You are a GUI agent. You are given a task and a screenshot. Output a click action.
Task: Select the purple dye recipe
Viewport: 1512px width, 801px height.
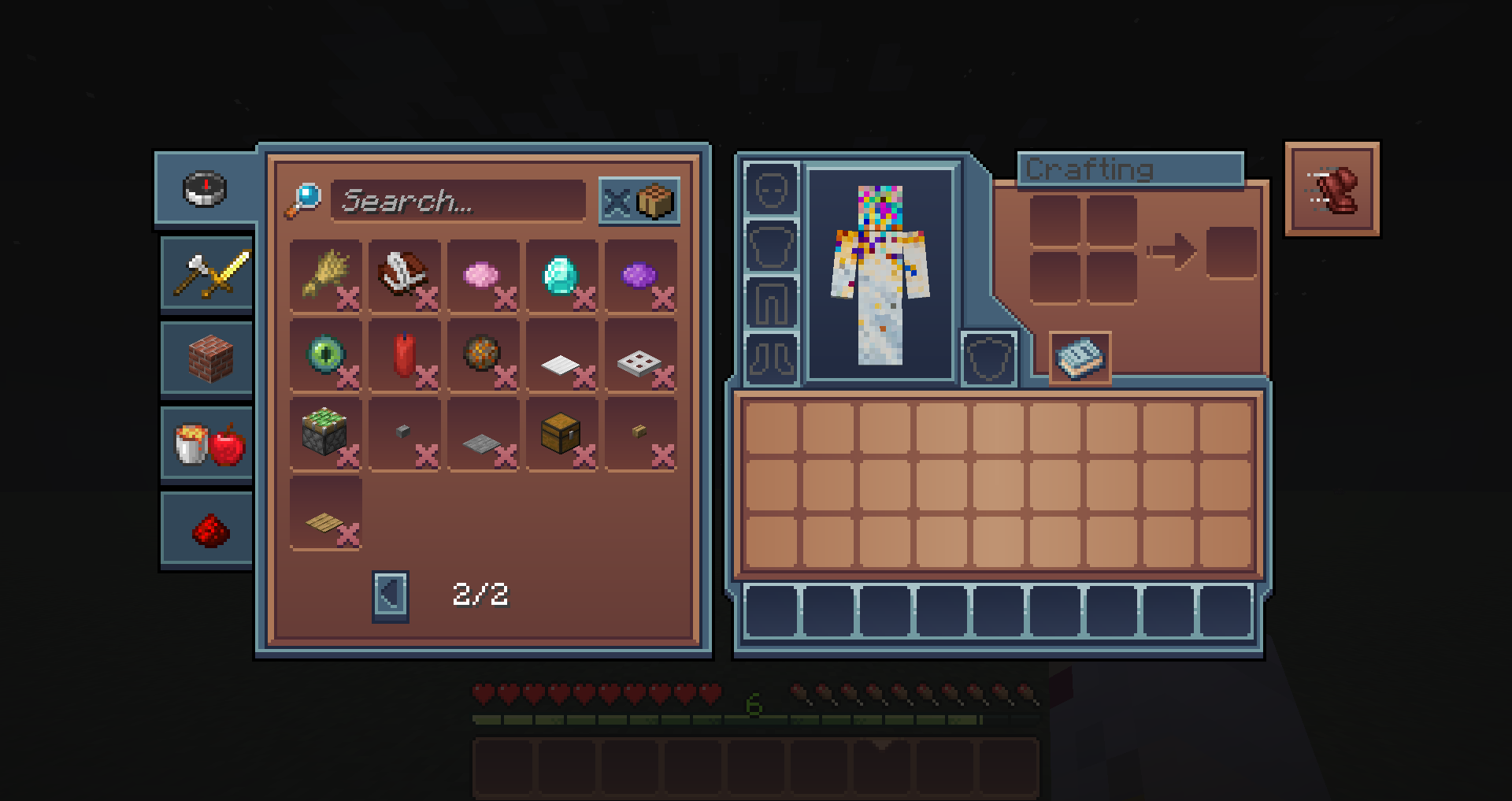(x=640, y=275)
